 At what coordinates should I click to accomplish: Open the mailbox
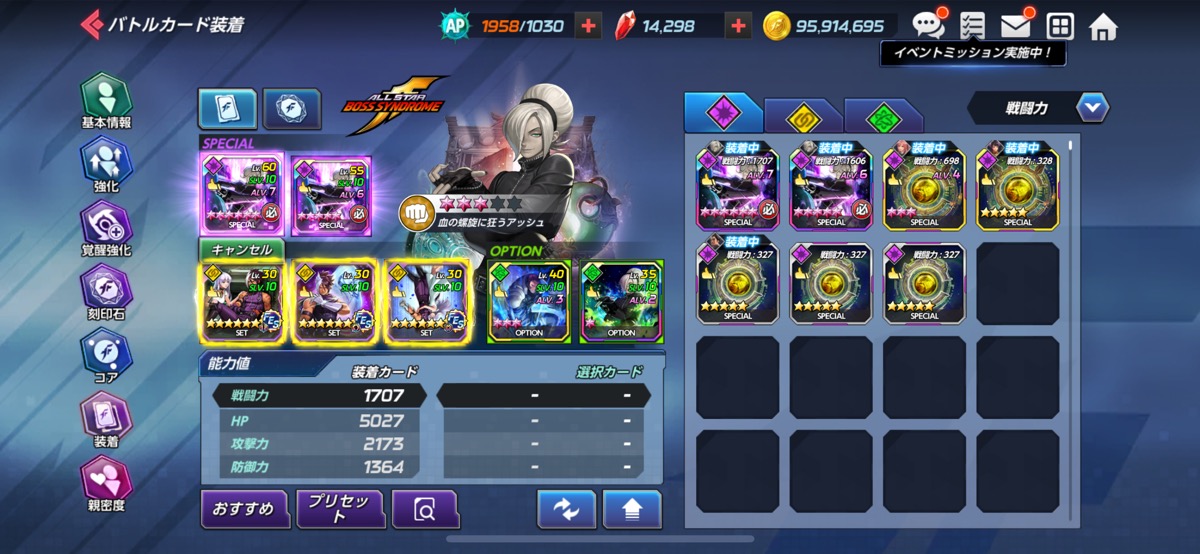pyautogui.click(x=1015, y=26)
